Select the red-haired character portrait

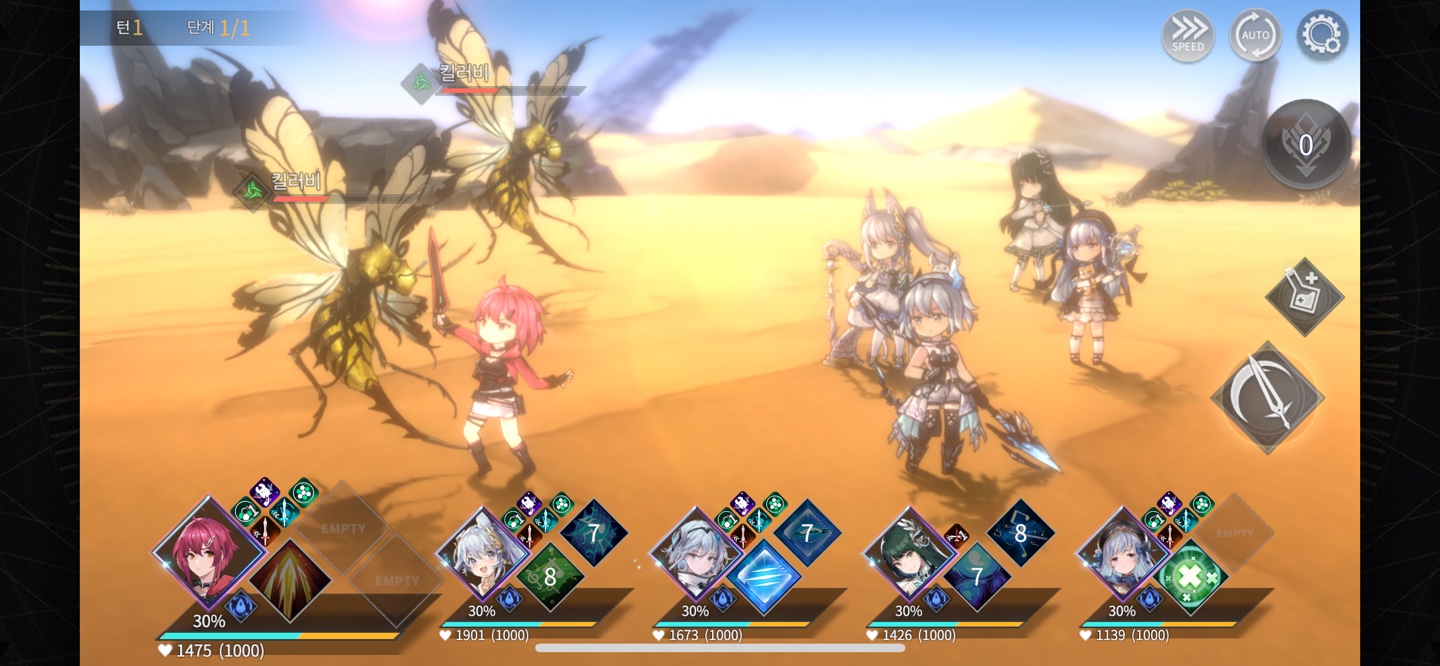[209, 552]
